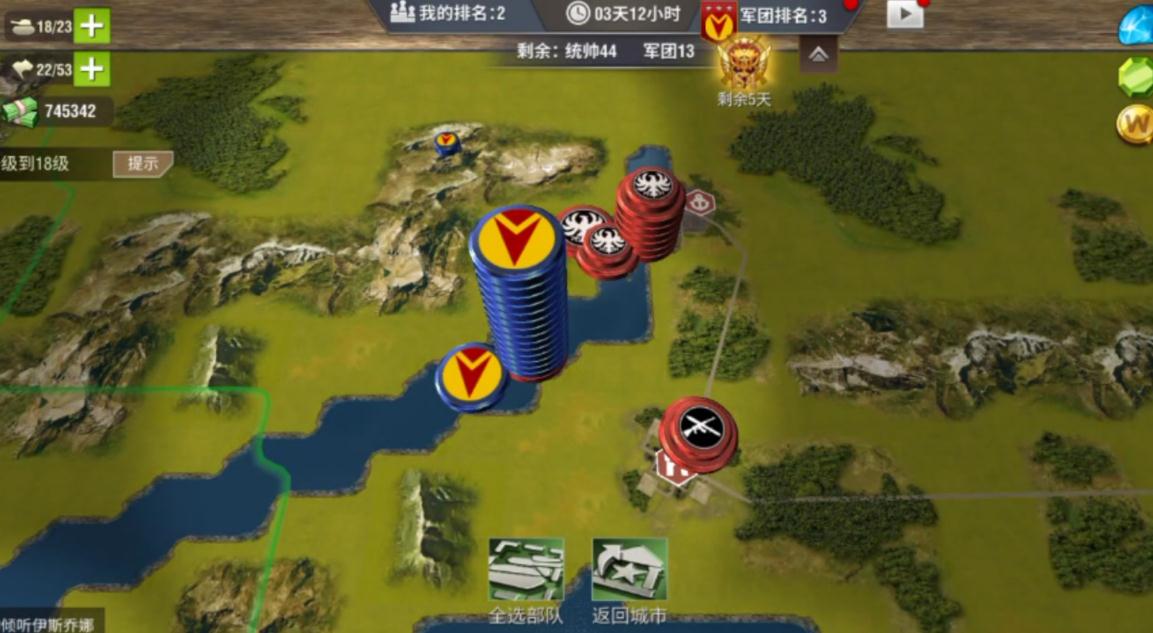Open the golden emblem event with 剩余5天
The height and width of the screenshot is (633, 1153).
point(745,64)
